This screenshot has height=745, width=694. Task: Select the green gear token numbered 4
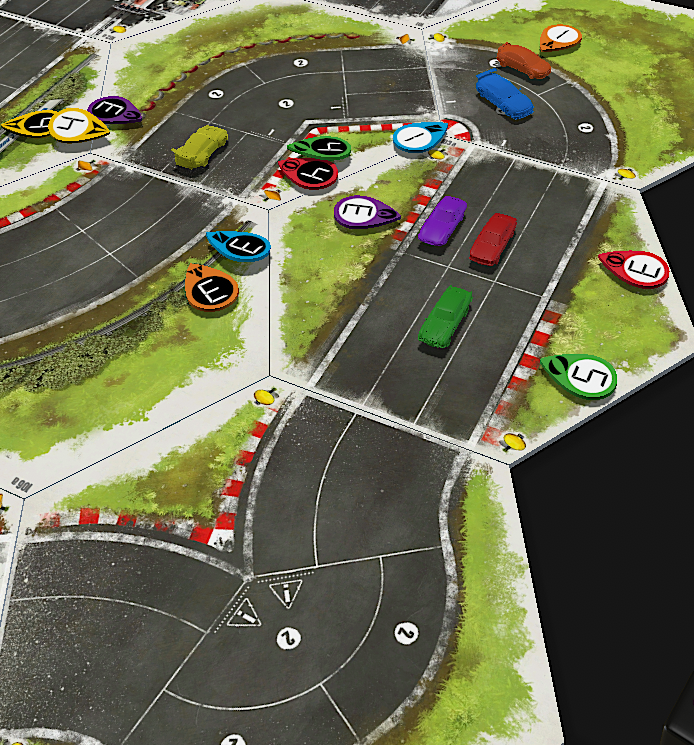coord(322,149)
